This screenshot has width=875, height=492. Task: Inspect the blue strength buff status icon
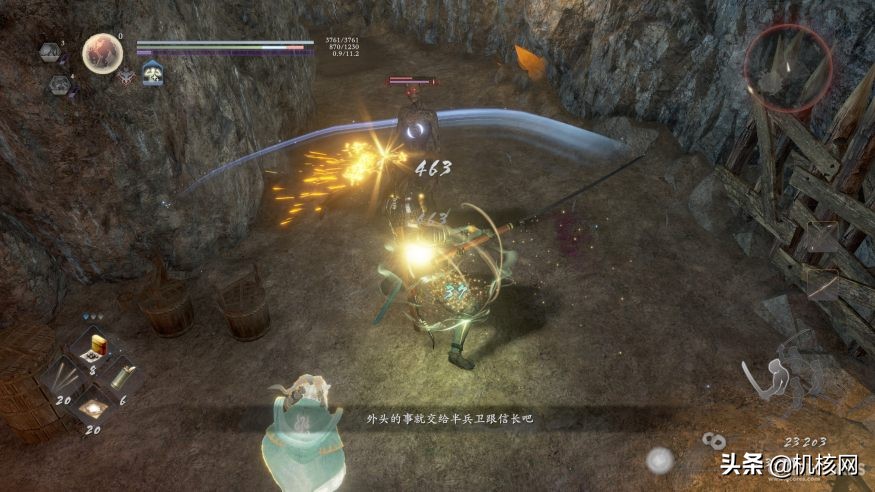tap(152, 73)
